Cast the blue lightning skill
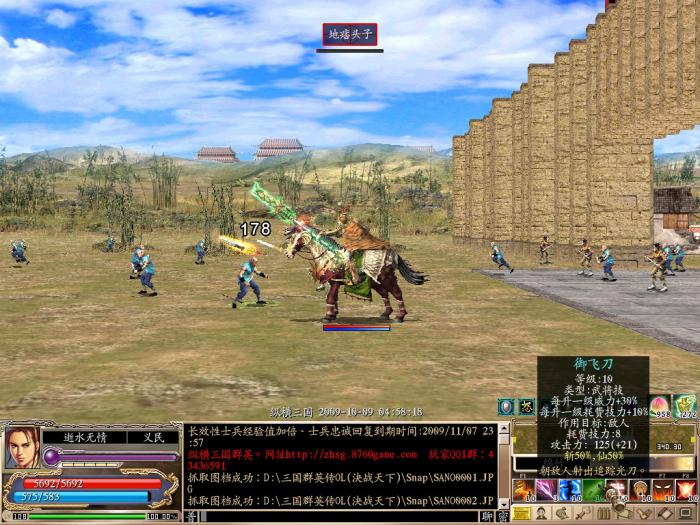 tap(571, 489)
